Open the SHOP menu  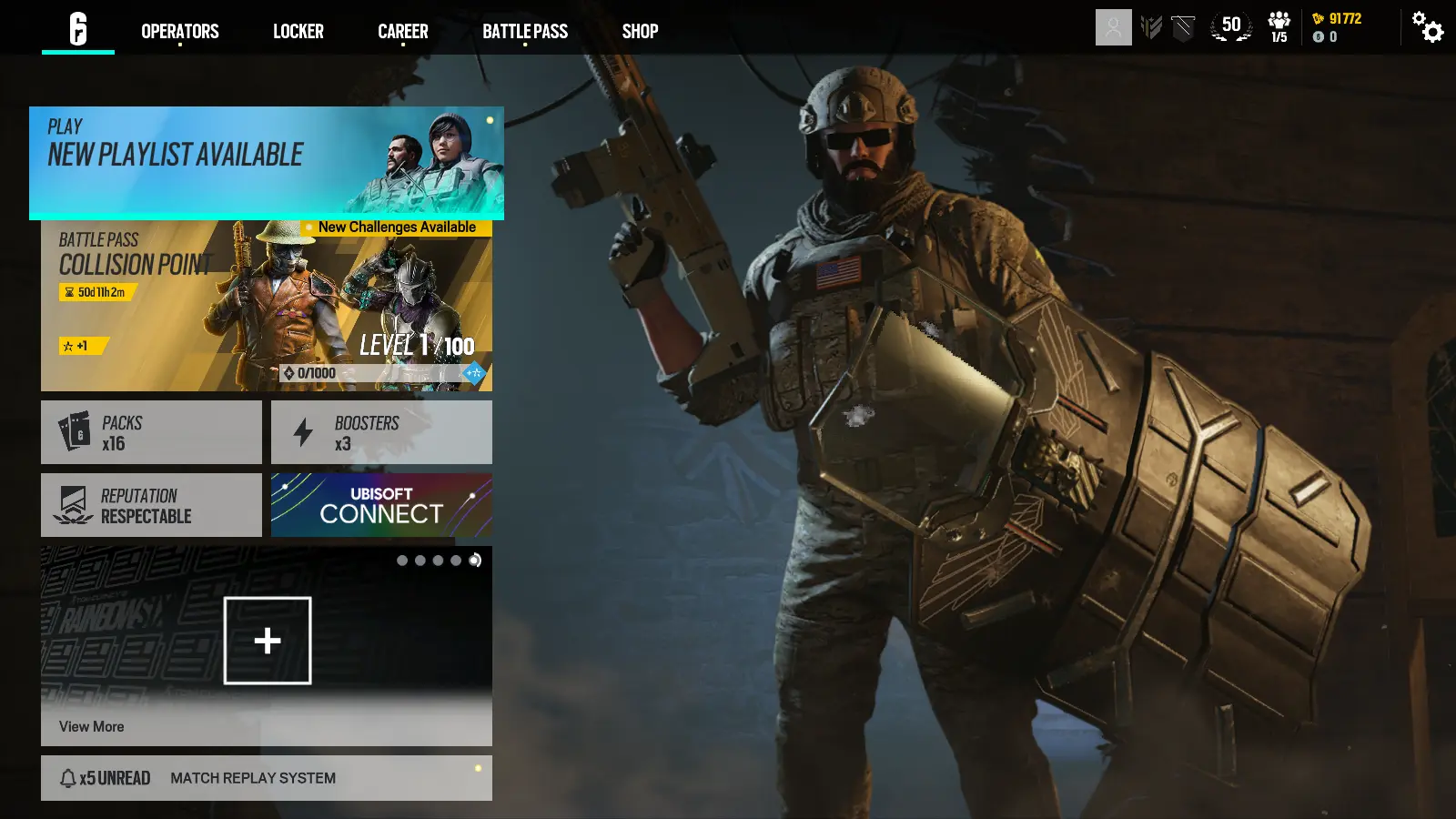click(x=640, y=30)
